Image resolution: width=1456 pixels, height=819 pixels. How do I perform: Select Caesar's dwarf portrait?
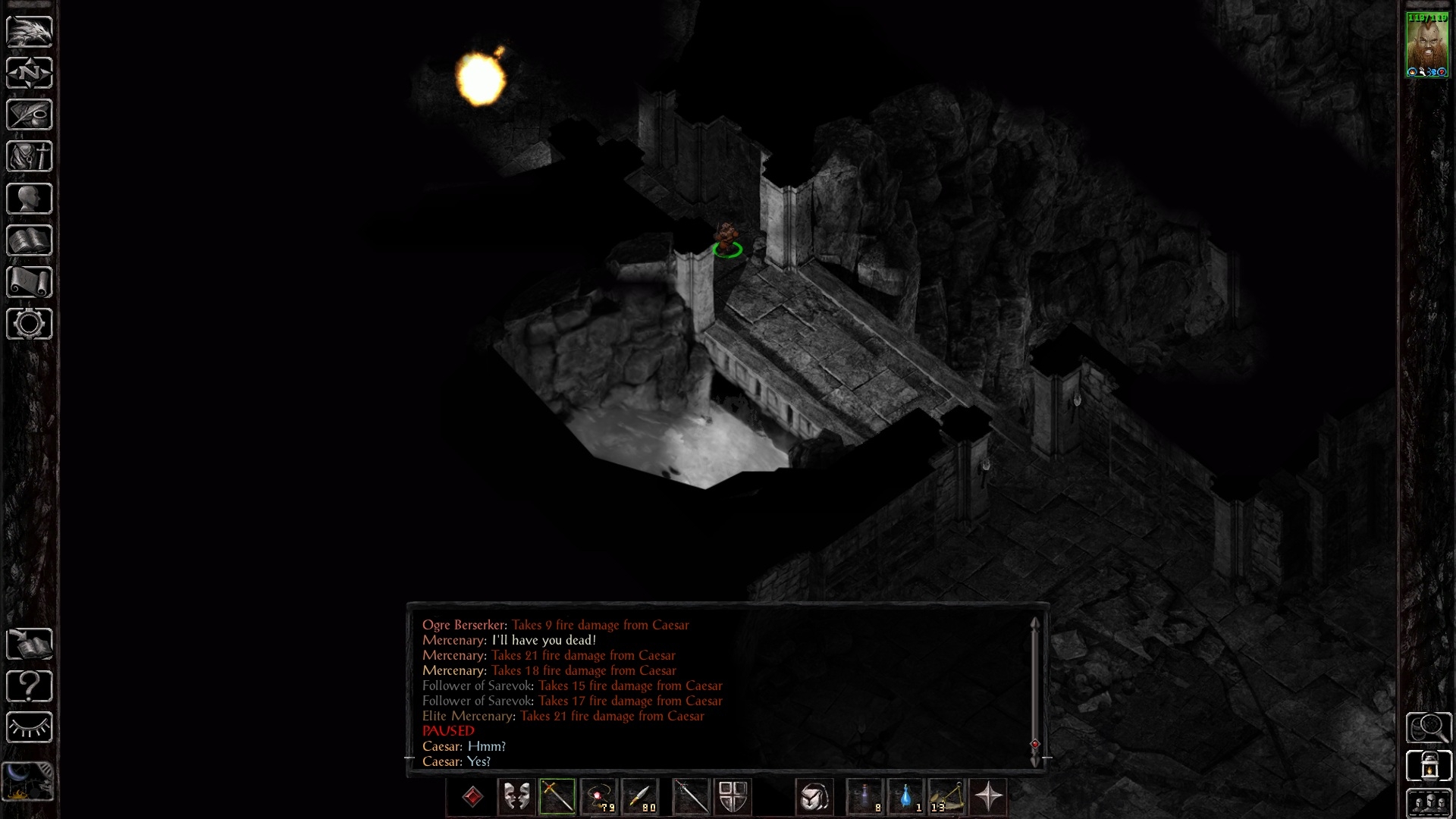point(1427,44)
